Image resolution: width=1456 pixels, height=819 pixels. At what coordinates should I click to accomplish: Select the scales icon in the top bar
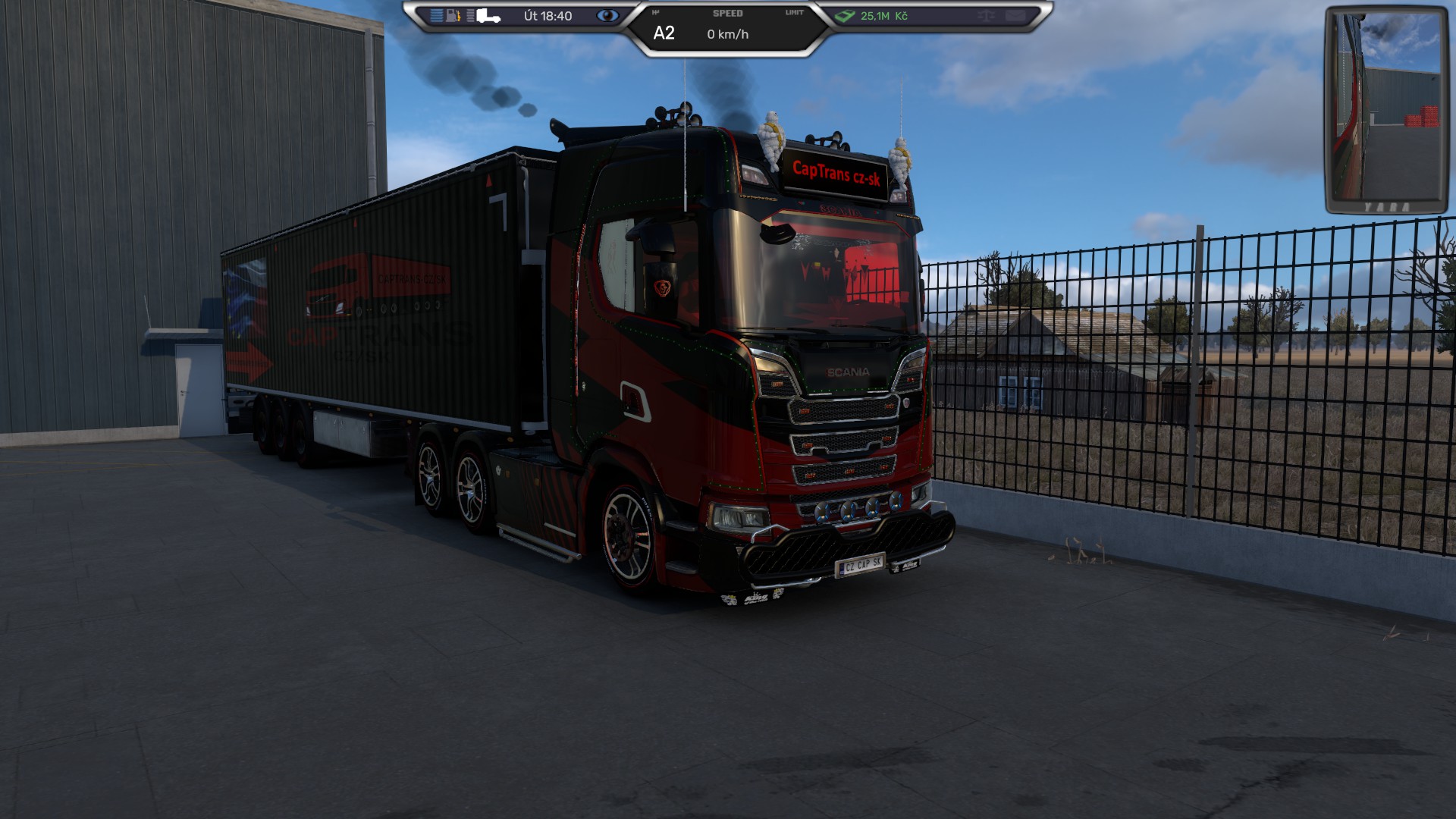point(986,16)
